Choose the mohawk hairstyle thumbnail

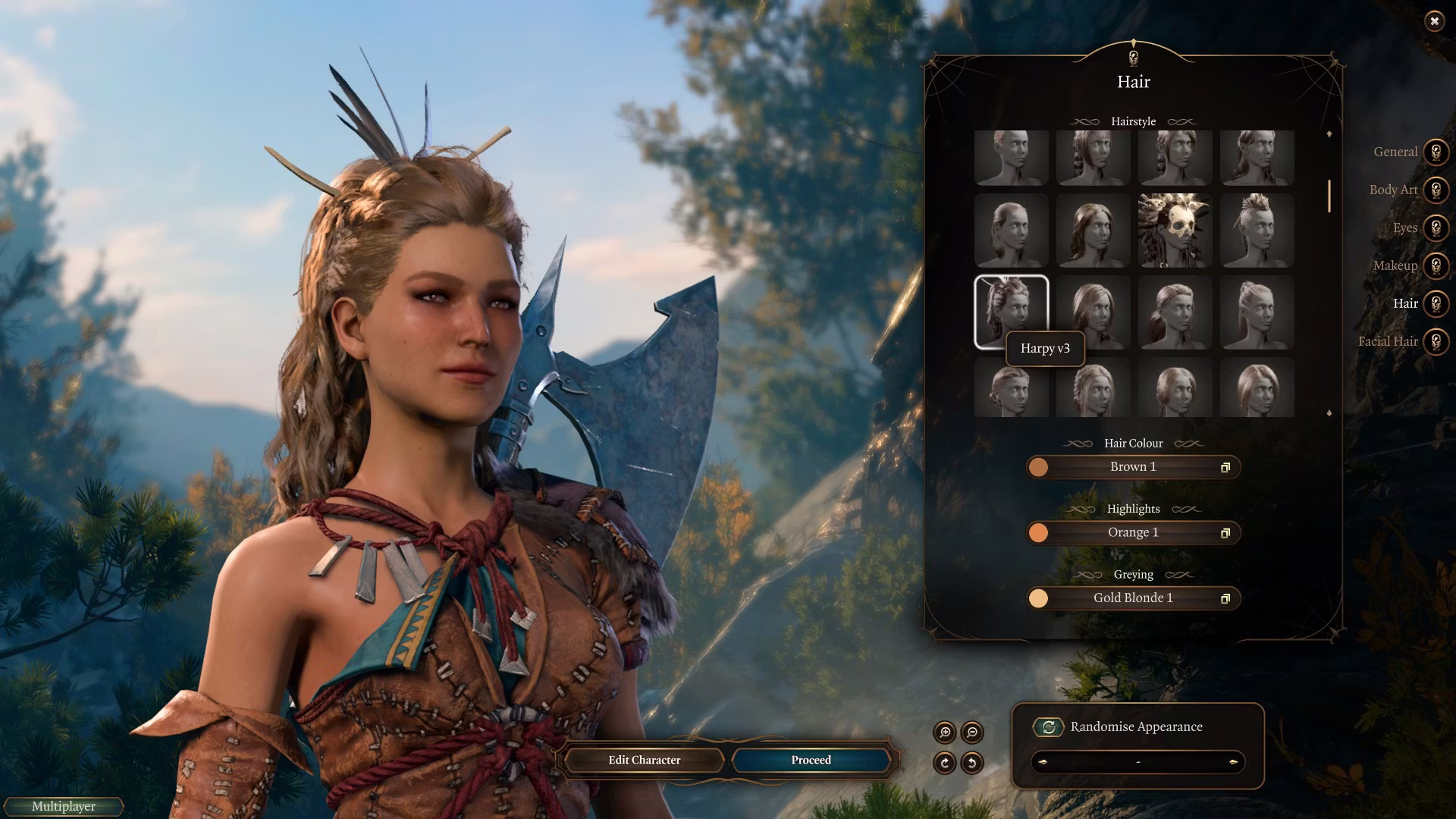(1257, 231)
